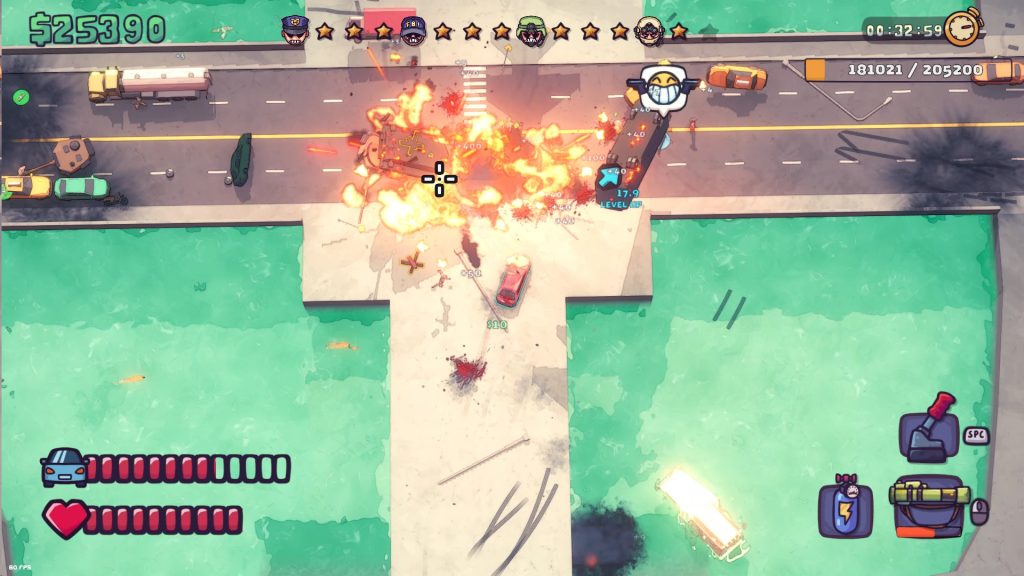Click the stopwatch timer icon
1024x576 pixels.
click(962, 28)
